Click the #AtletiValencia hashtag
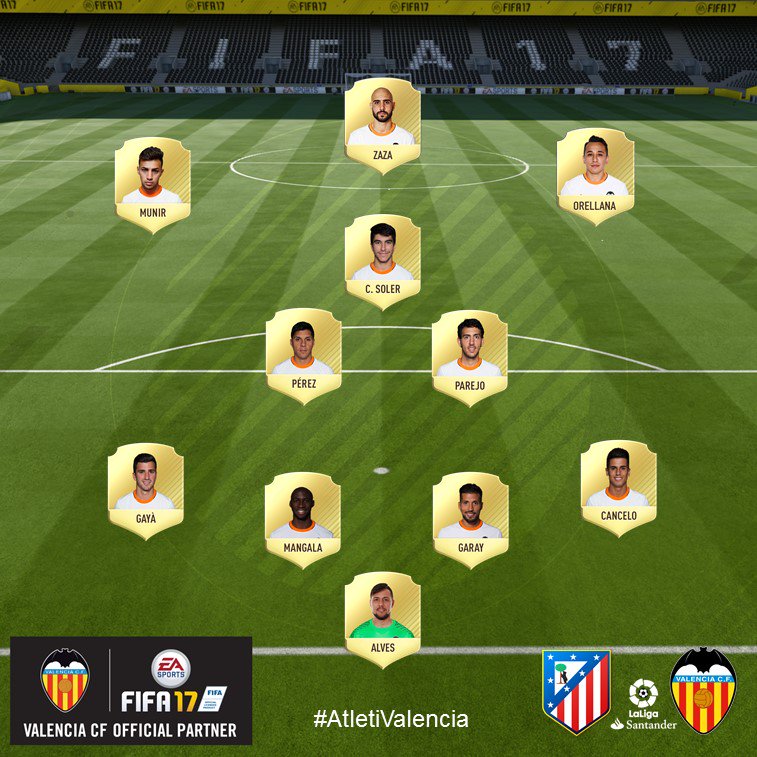Viewport: 757px width, 757px height. [x=390, y=718]
